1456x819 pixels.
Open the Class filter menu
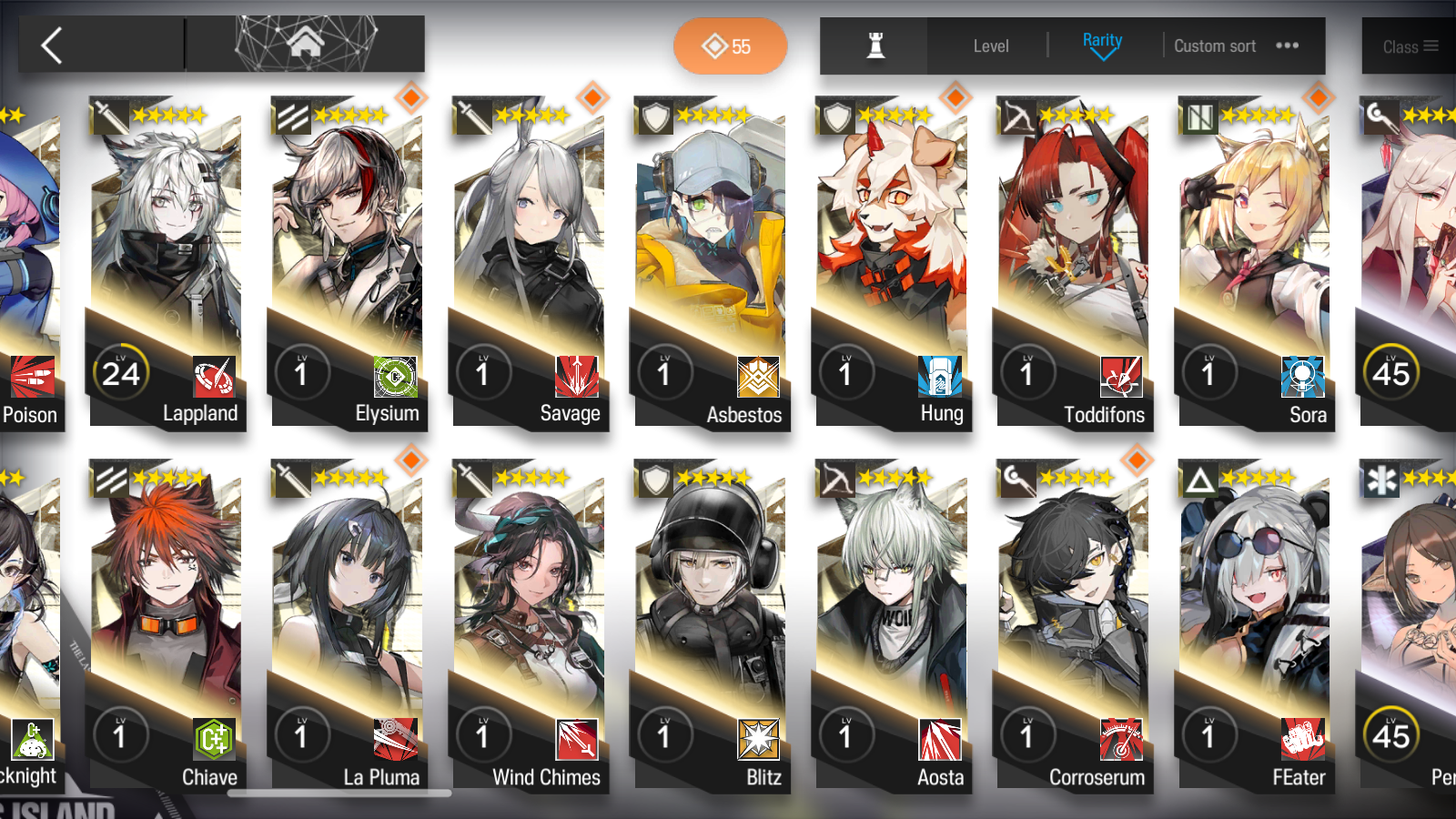pyautogui.click(x=1409, y=46)
